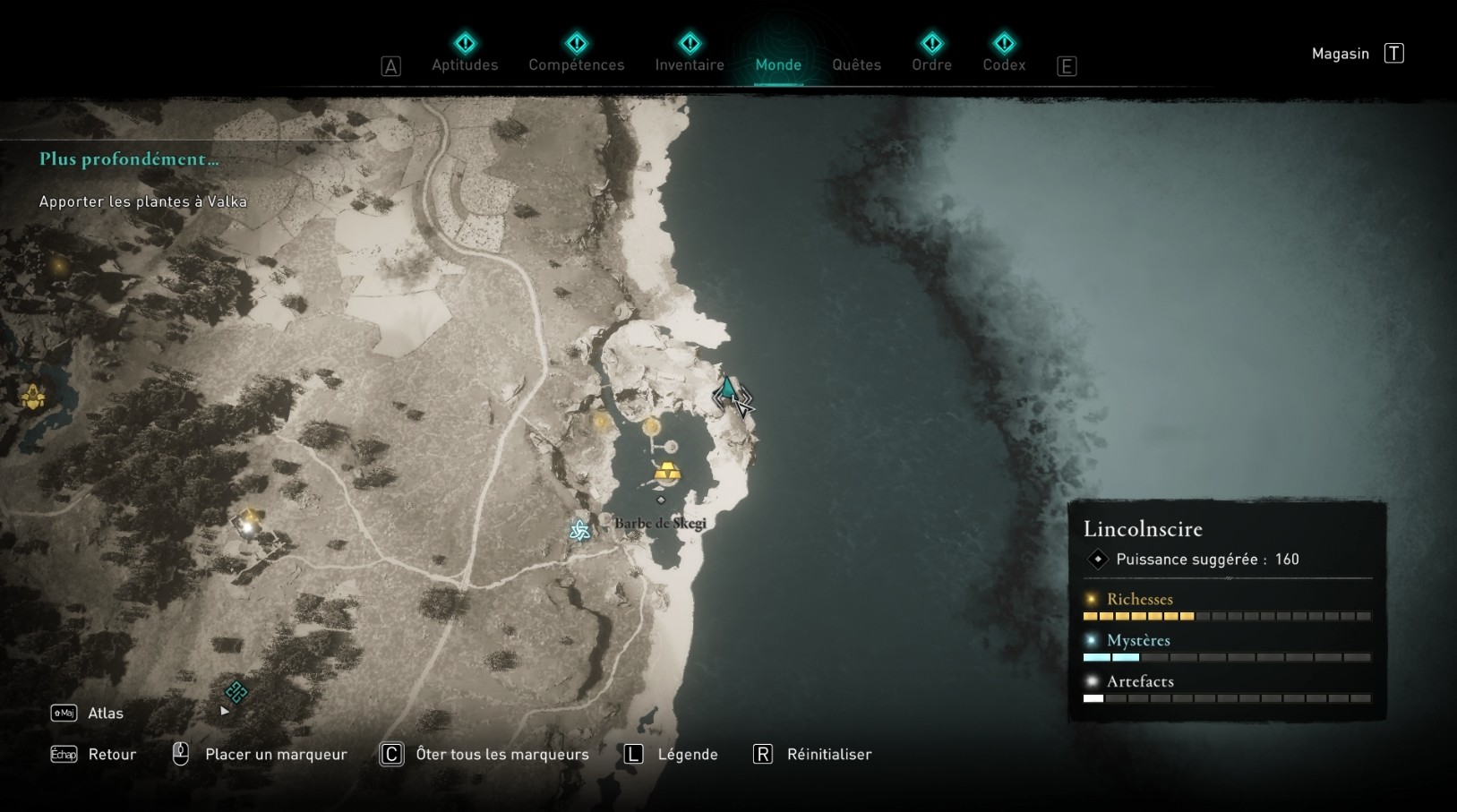Select the tracked quest Plus profondément

click(129, 159)
